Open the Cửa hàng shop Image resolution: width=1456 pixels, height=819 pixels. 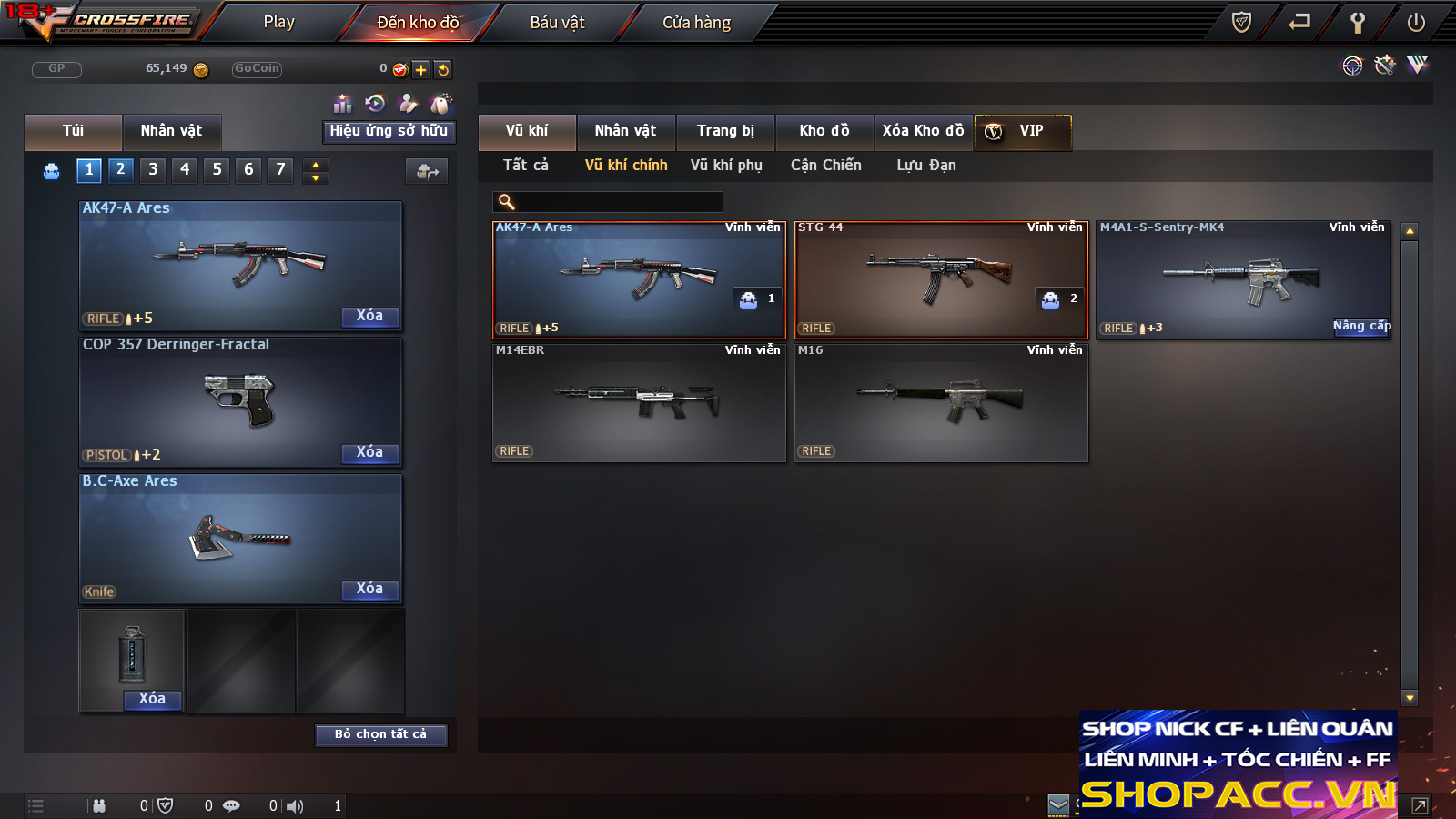[x=696, y=22]
